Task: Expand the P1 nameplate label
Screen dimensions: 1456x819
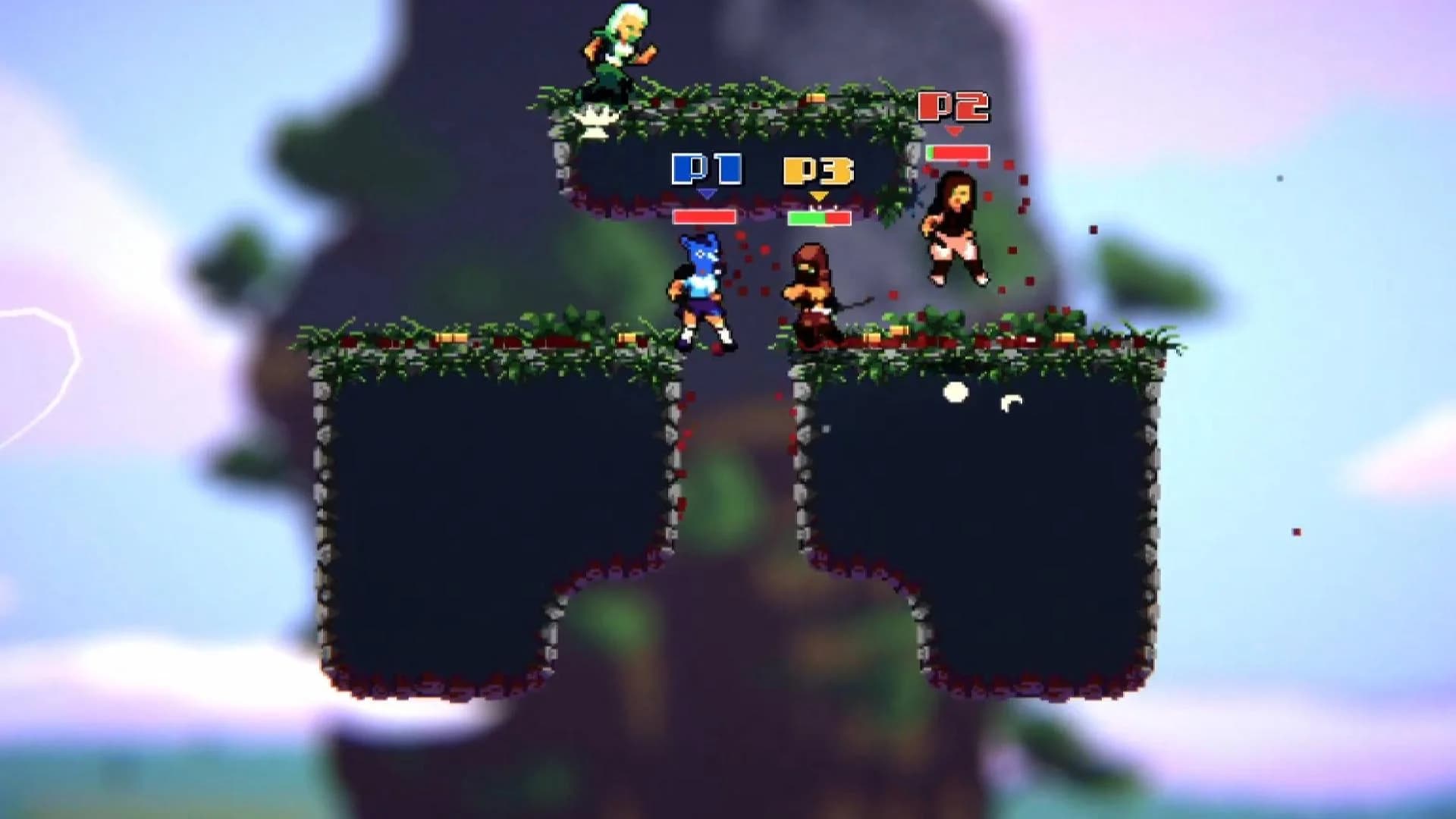Action: (x=705, y=170)
